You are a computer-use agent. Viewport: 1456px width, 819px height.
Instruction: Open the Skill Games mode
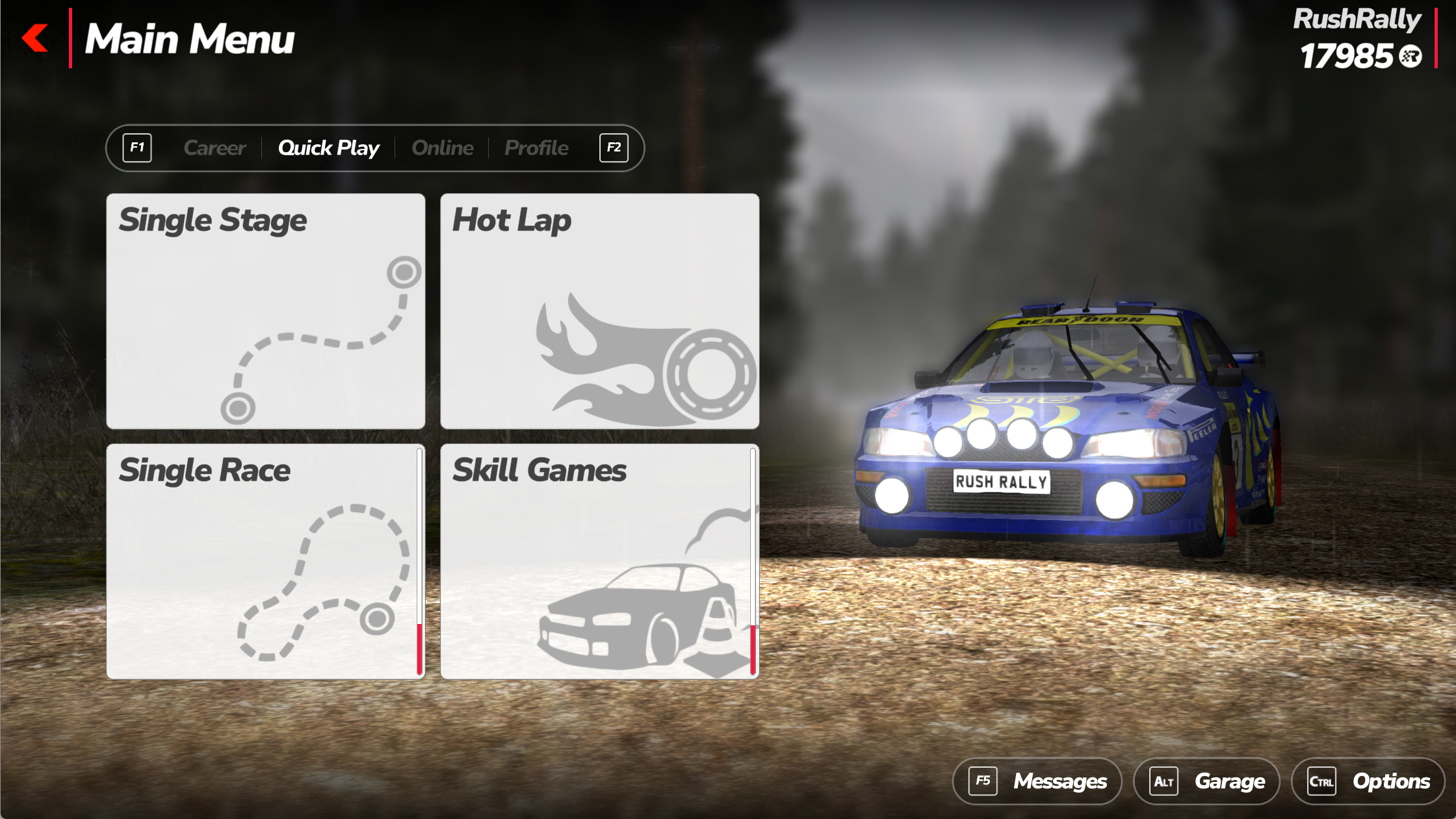tap(599, 561)
